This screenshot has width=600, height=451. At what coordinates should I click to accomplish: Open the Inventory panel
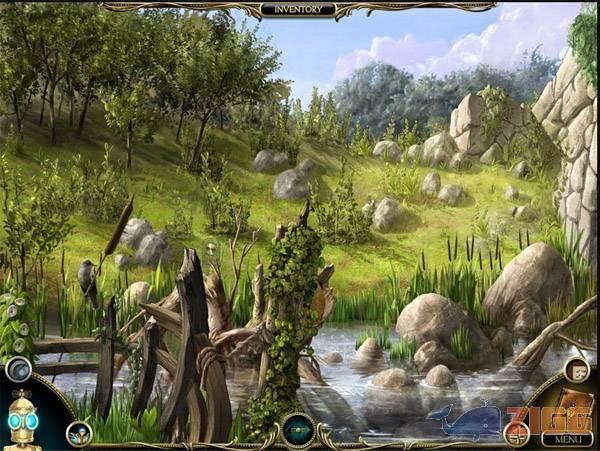point(298,9)
